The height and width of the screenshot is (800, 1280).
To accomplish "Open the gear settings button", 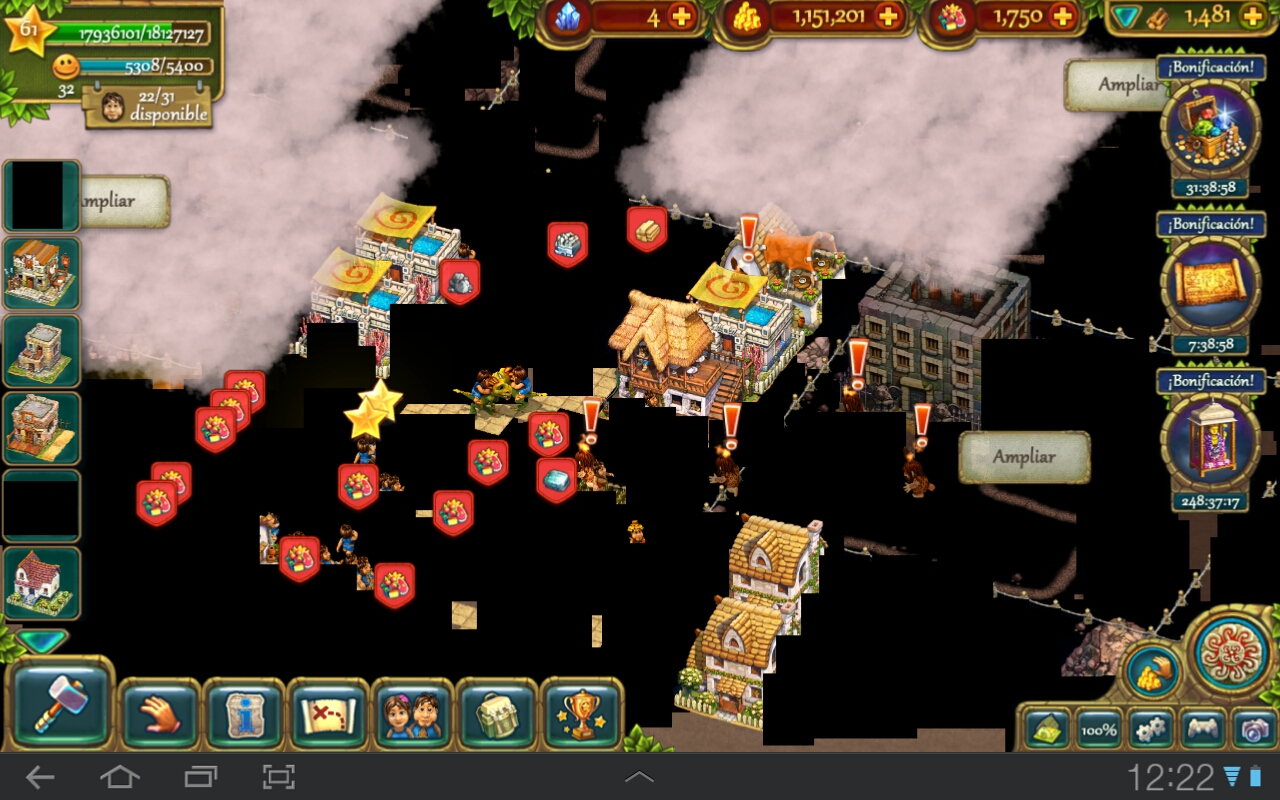I will [1151, 729].
